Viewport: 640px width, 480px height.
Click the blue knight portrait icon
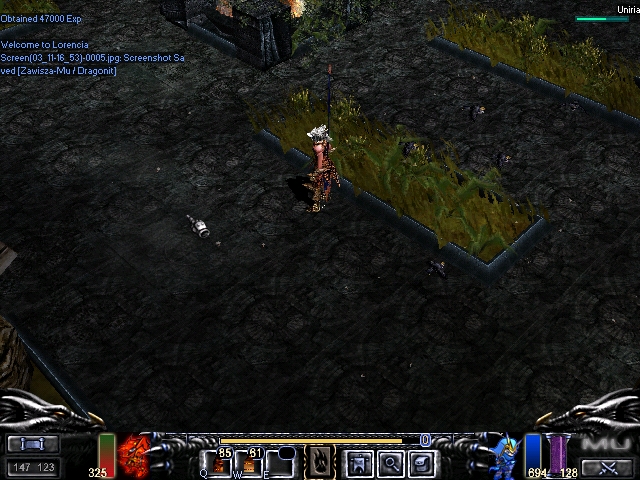pos(506,455)
